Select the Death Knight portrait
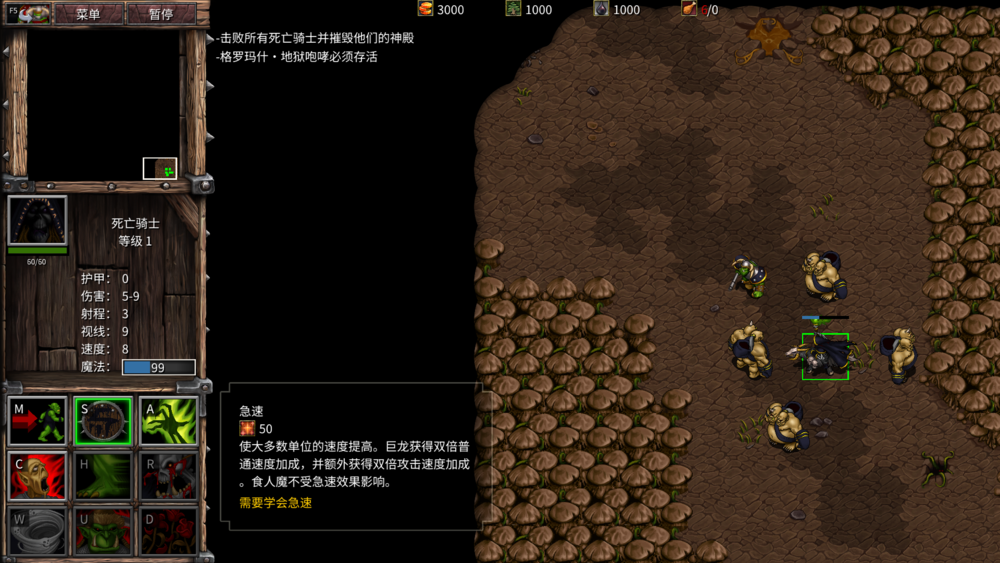Screen dimensions: 1000x563 point(38,221)
